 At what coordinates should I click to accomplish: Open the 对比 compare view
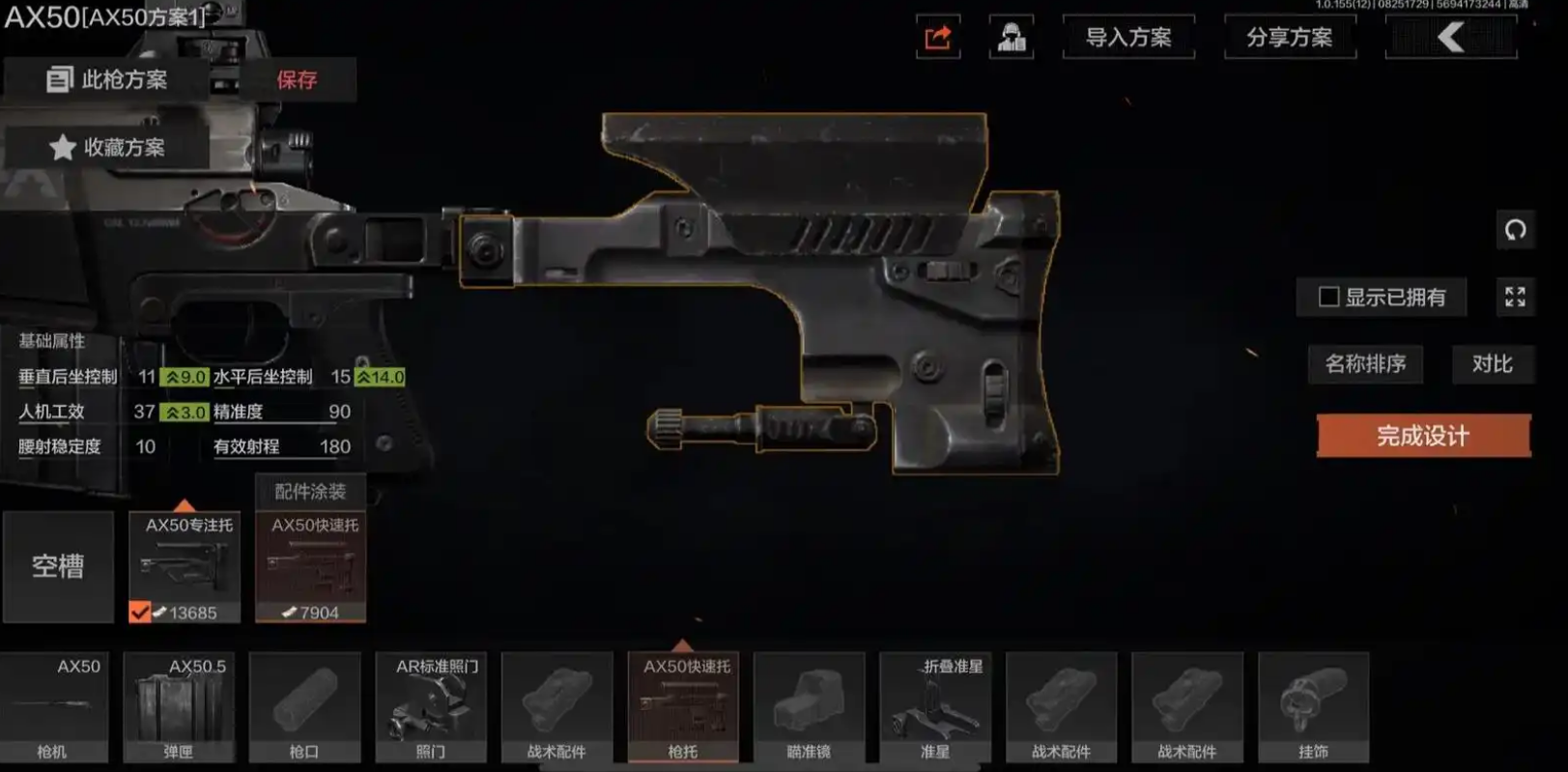tap(1492, 364)
